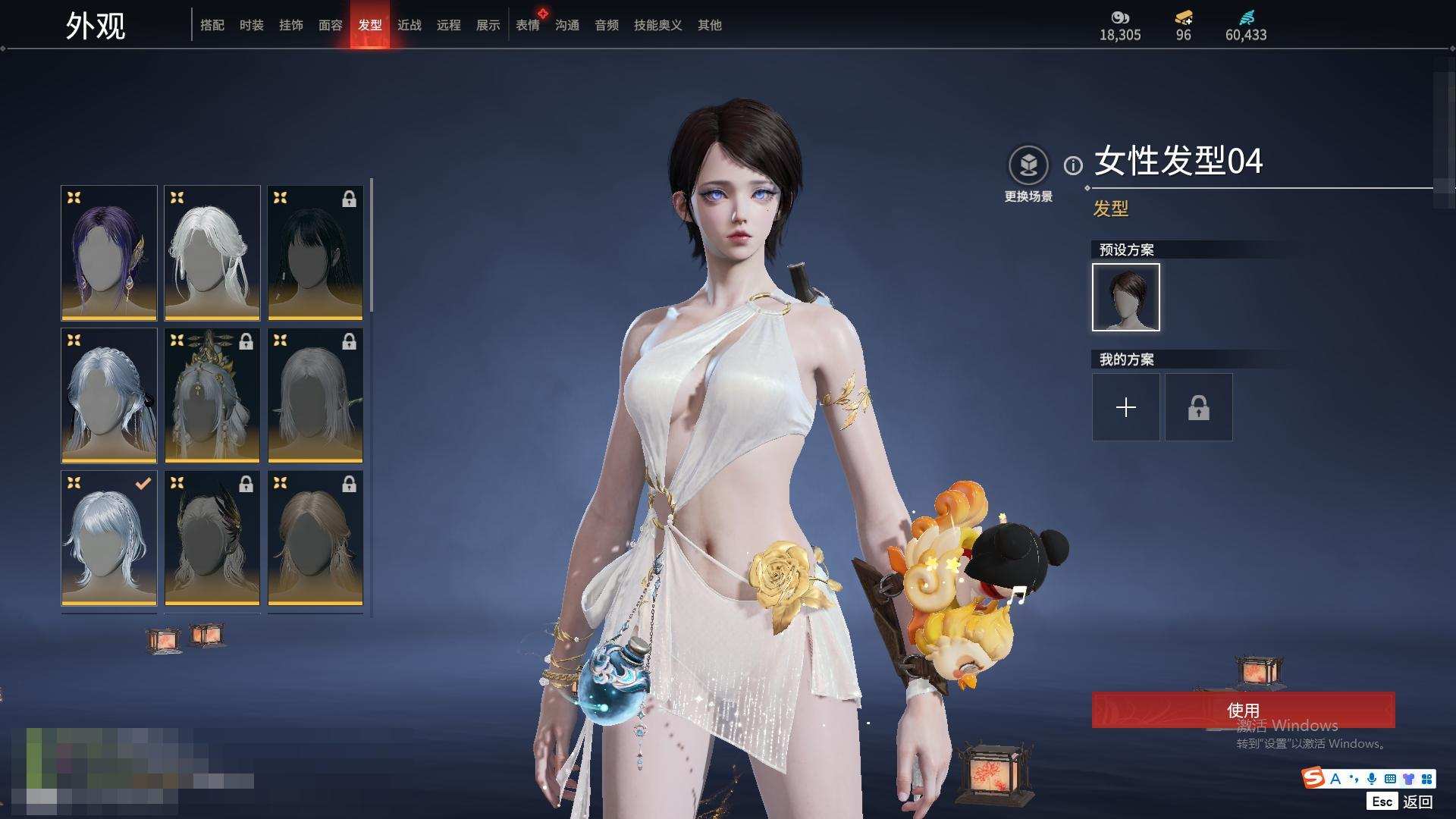Open the 表情 tab
The image size is (1456, 819).
528,26
